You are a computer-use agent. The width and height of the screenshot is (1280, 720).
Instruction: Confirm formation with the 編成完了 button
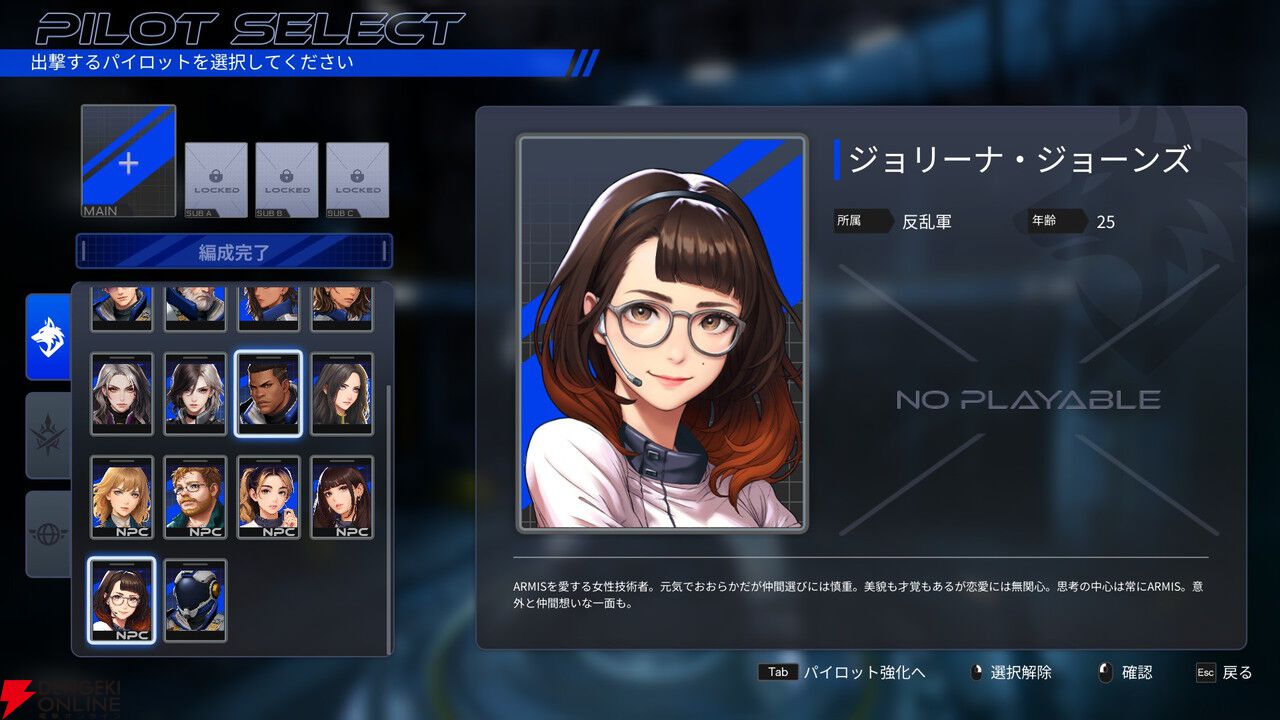coord(234,252)
